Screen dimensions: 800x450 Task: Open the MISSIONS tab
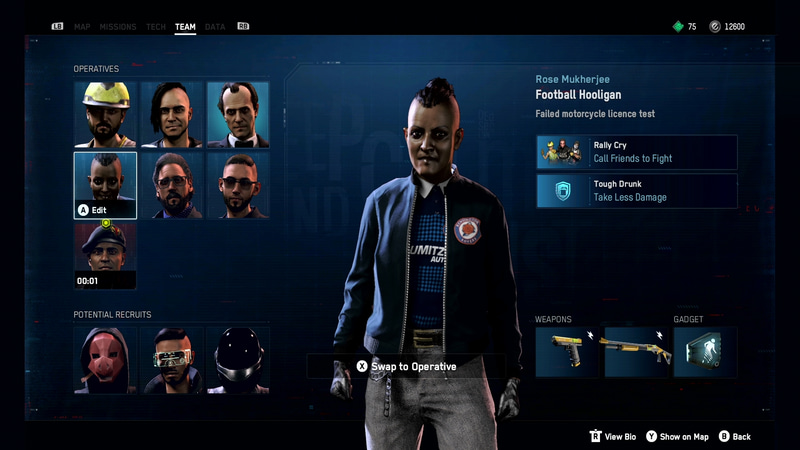118,27
